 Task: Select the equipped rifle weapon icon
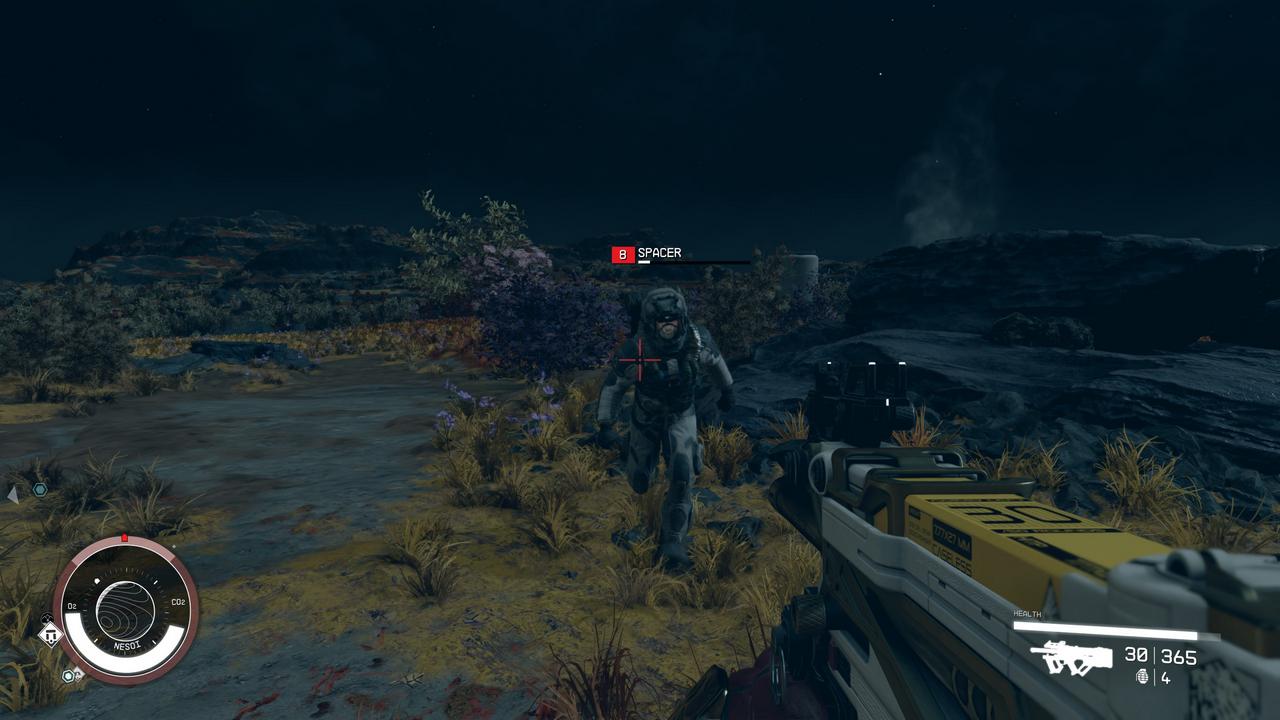click(1072, 657)
